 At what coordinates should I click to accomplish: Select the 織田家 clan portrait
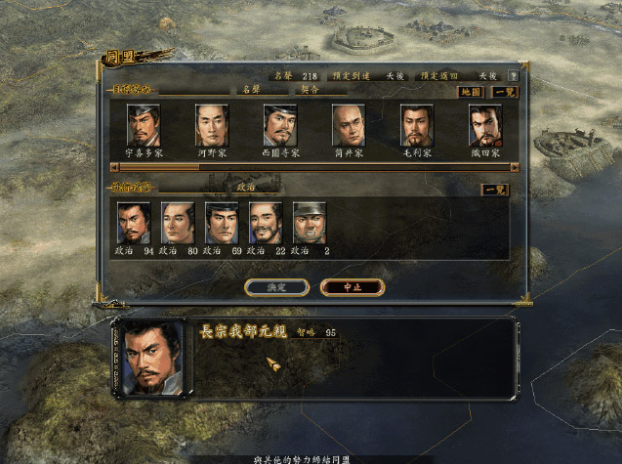pyautogui.click(x=485, y=126)
